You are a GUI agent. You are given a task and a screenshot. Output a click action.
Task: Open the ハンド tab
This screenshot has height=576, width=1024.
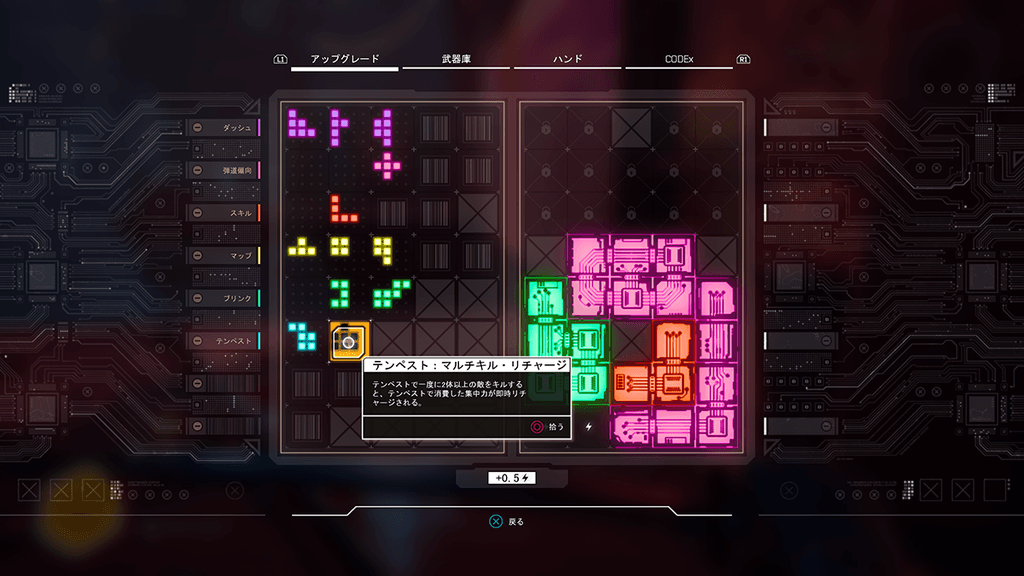click(565, 60)
